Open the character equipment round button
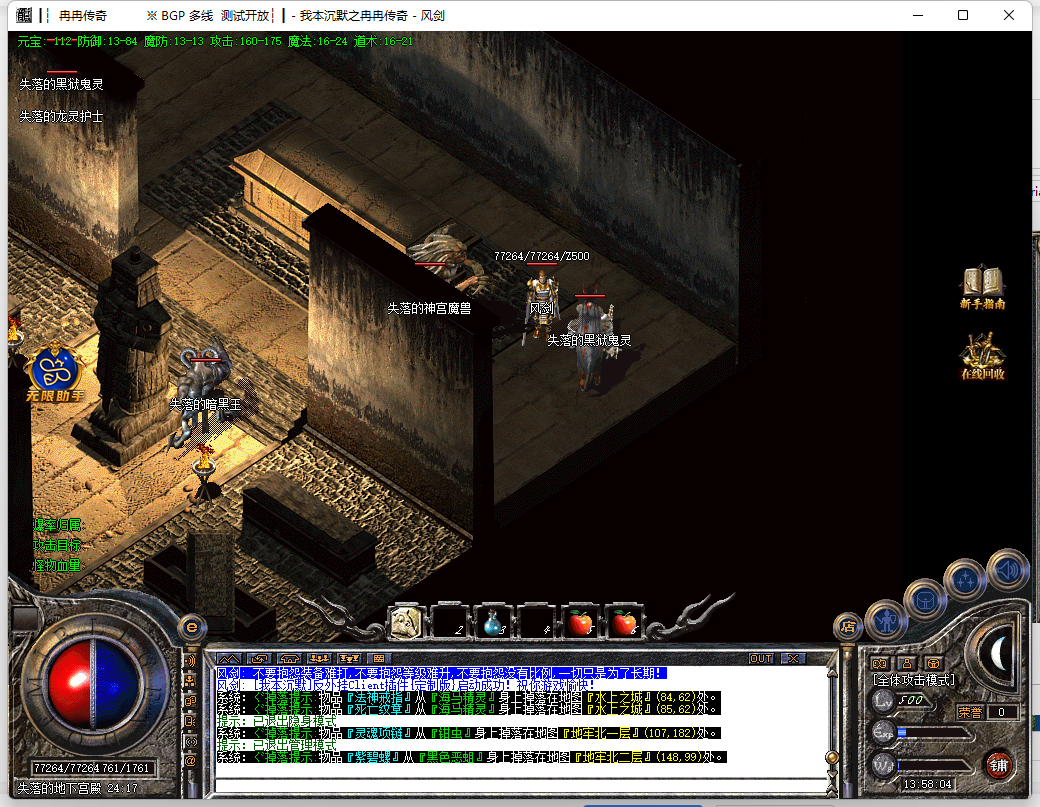This screenshot has width=1040, height=807. point(885,621)
